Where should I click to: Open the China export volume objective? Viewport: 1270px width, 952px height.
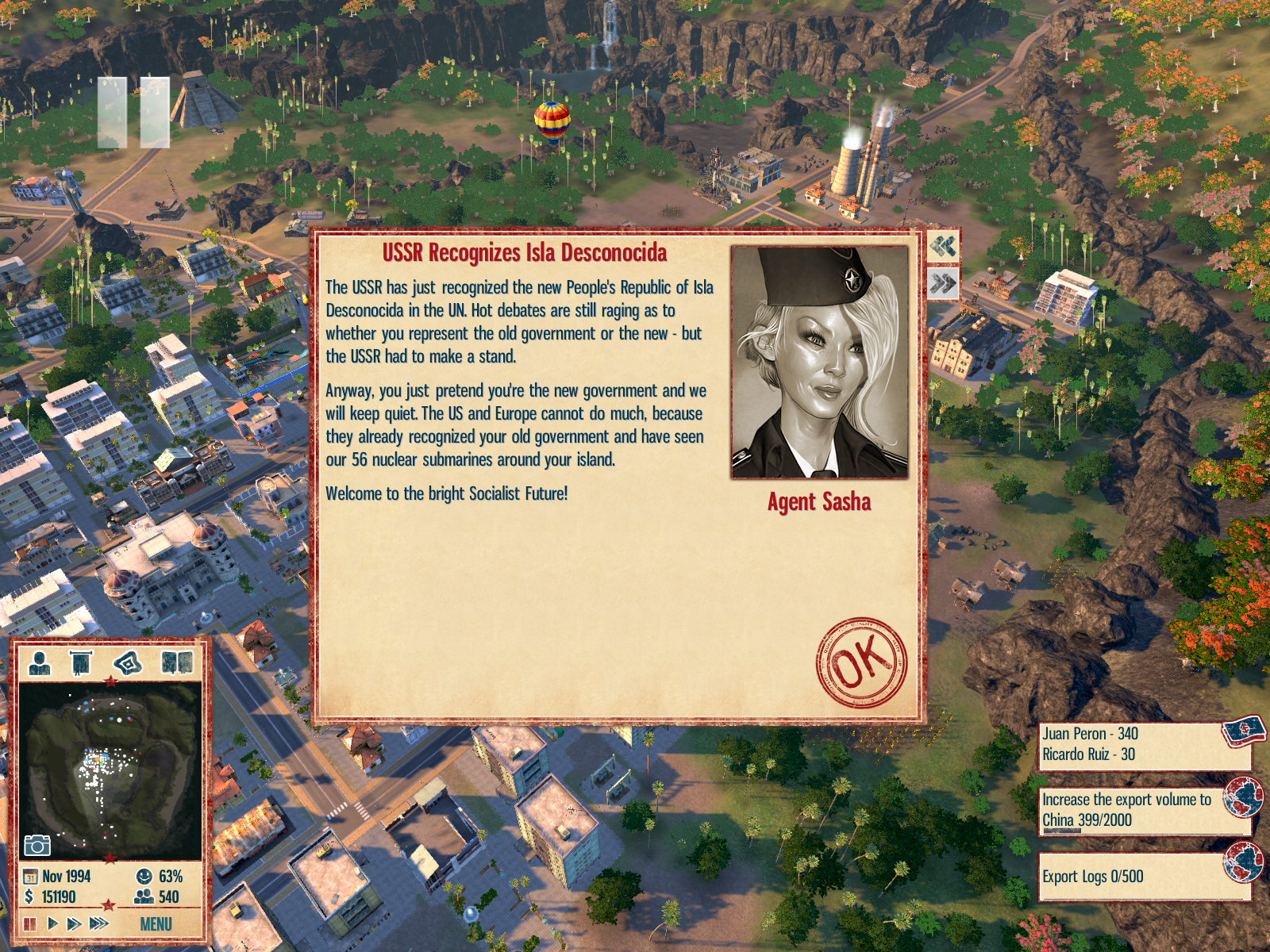tap(1143, 810)
